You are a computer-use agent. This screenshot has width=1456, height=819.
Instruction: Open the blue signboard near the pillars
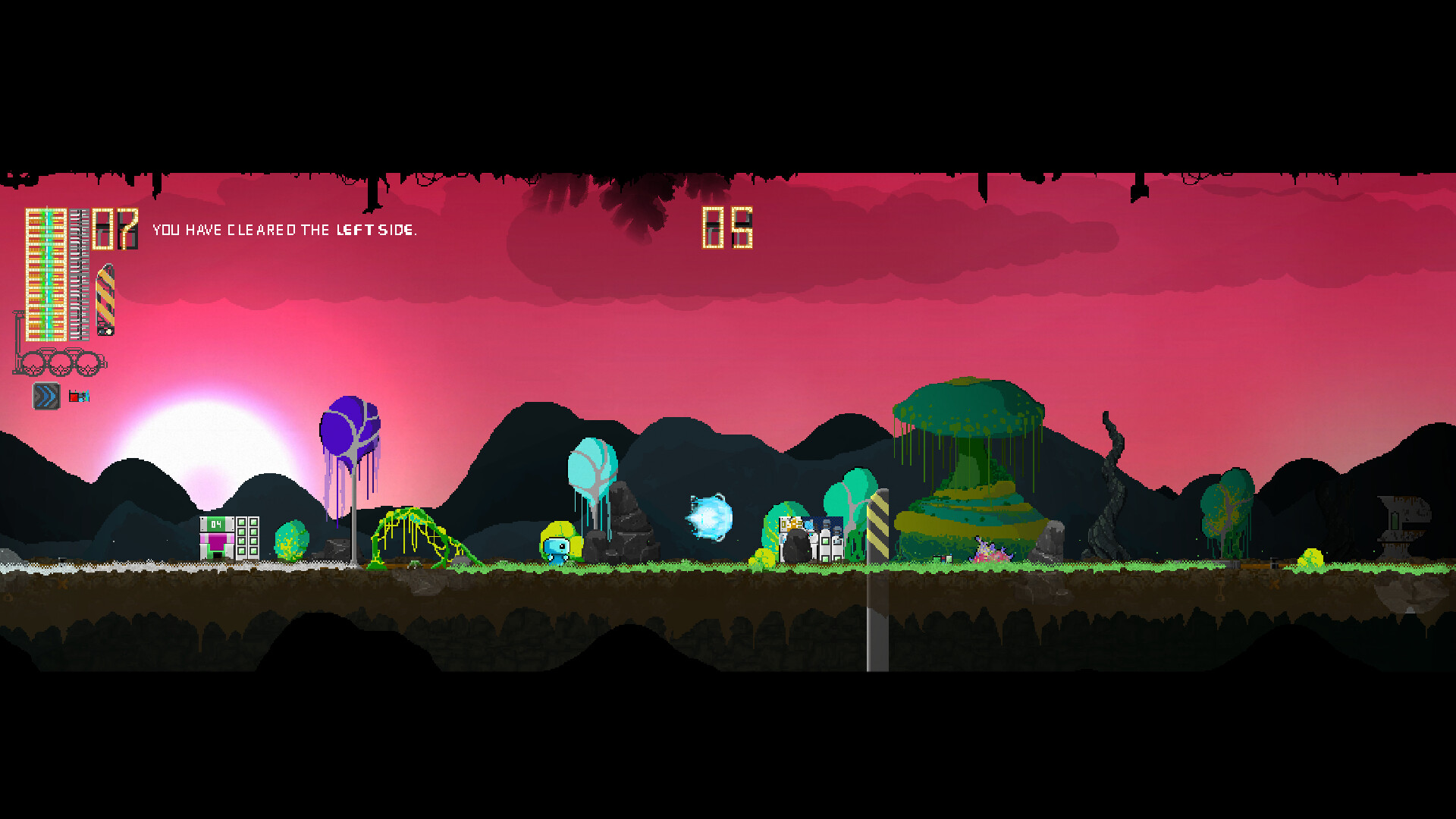click(823, 527)
